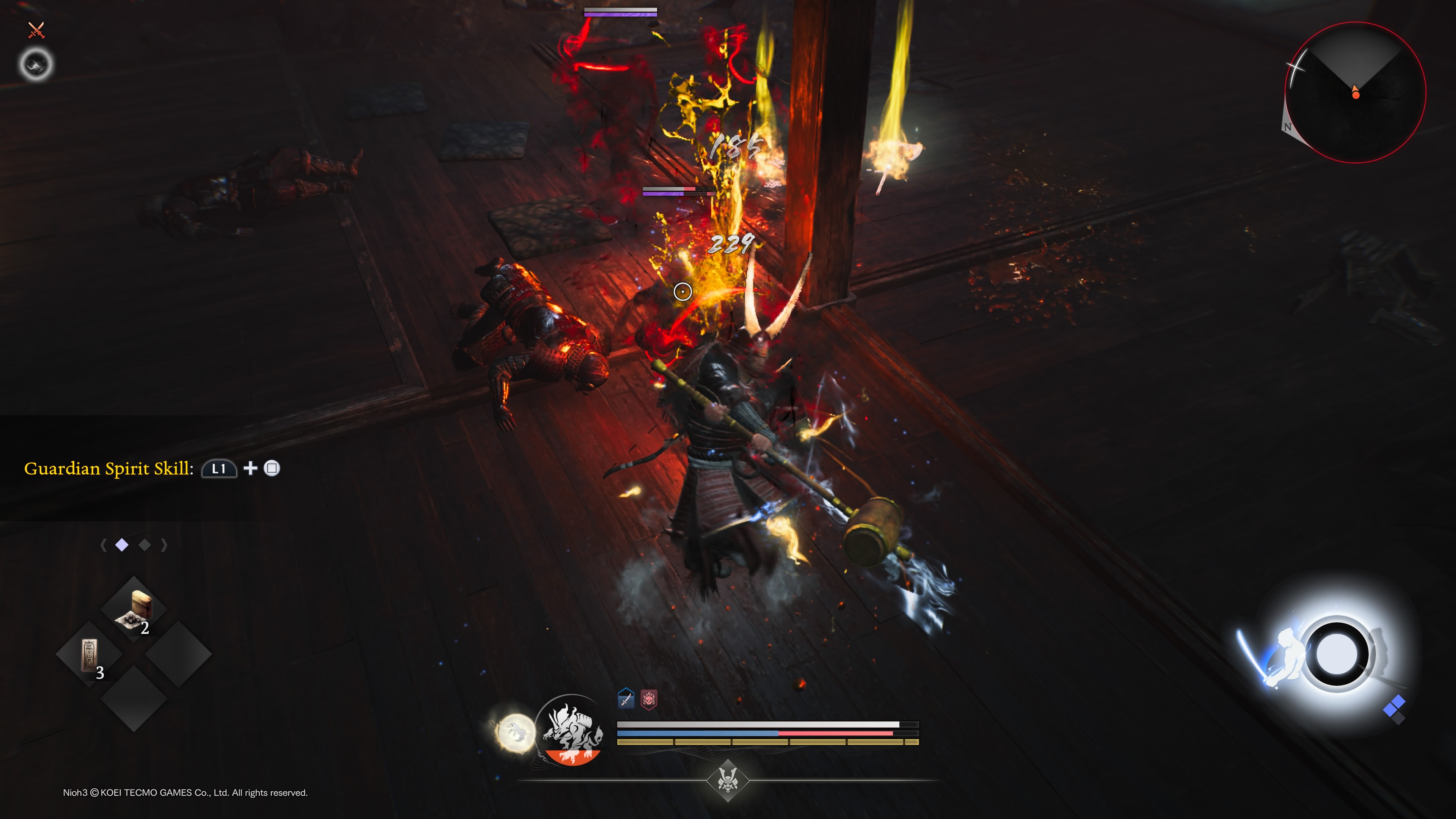Expand item slots with the right chevron

(x=165, y=544)
